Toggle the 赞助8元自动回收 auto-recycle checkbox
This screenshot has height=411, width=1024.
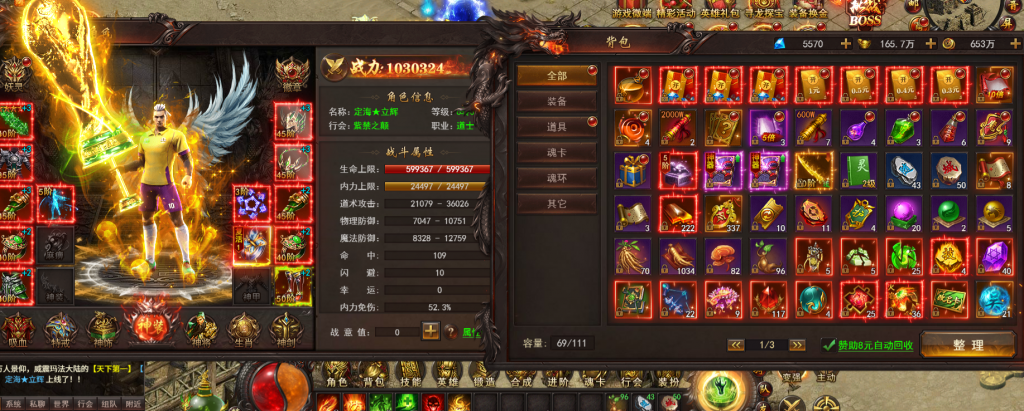829,345
